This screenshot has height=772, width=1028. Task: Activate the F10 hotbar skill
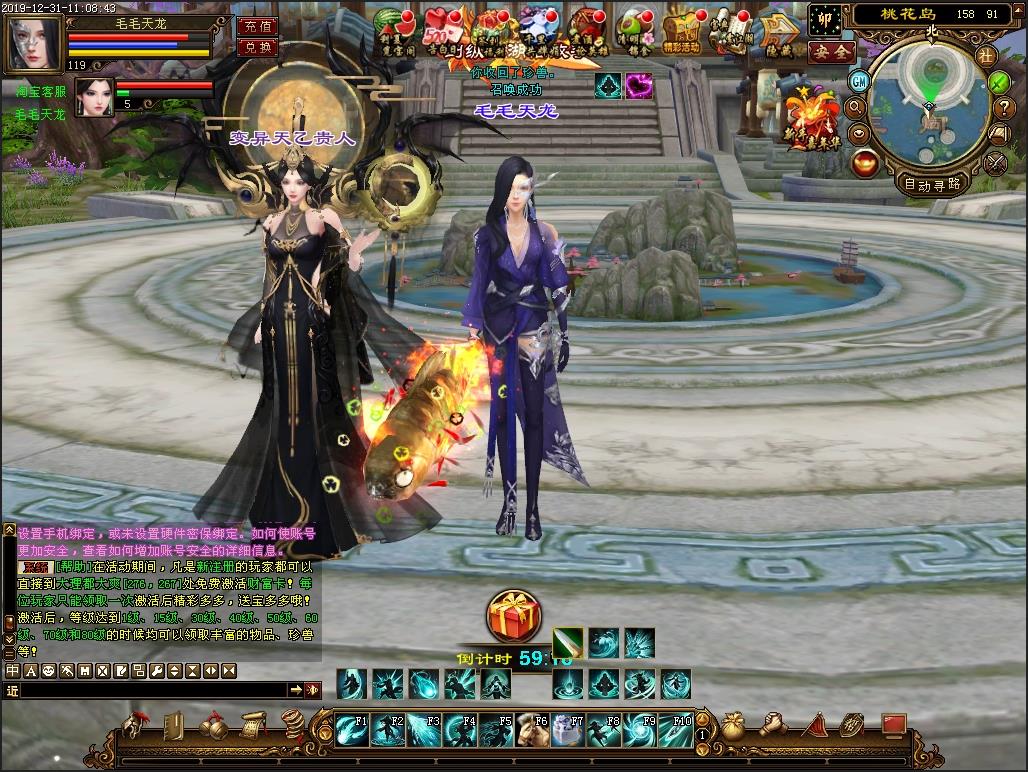click(x=676, y=730)
